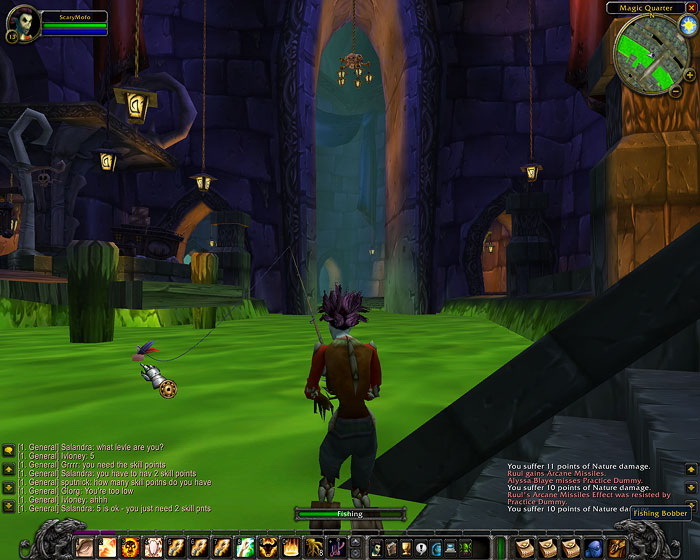Open the spellbook micro button
This screenshot has height=560, width=700.
391,547
